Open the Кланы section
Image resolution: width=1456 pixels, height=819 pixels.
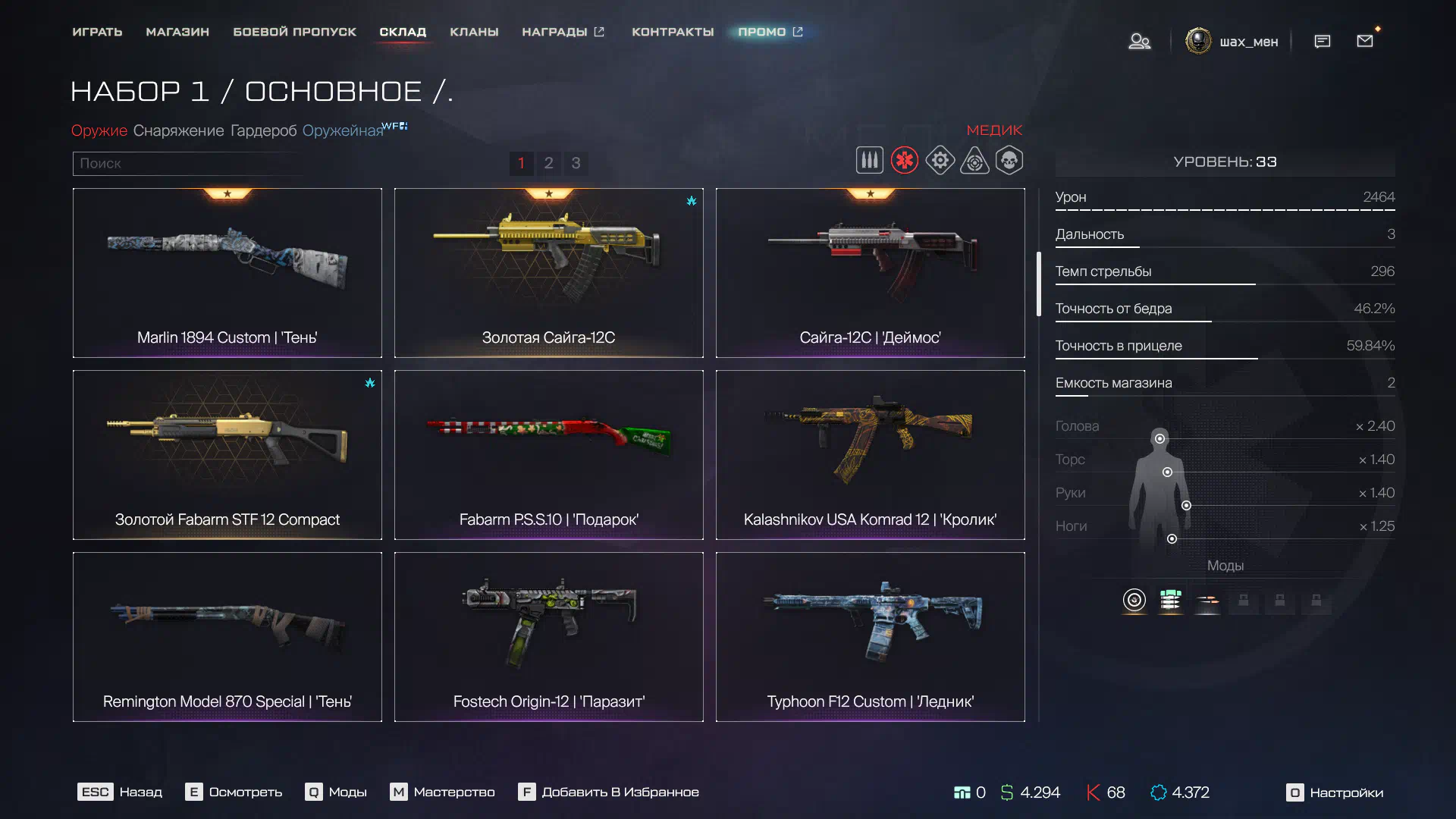coord(474,32)
